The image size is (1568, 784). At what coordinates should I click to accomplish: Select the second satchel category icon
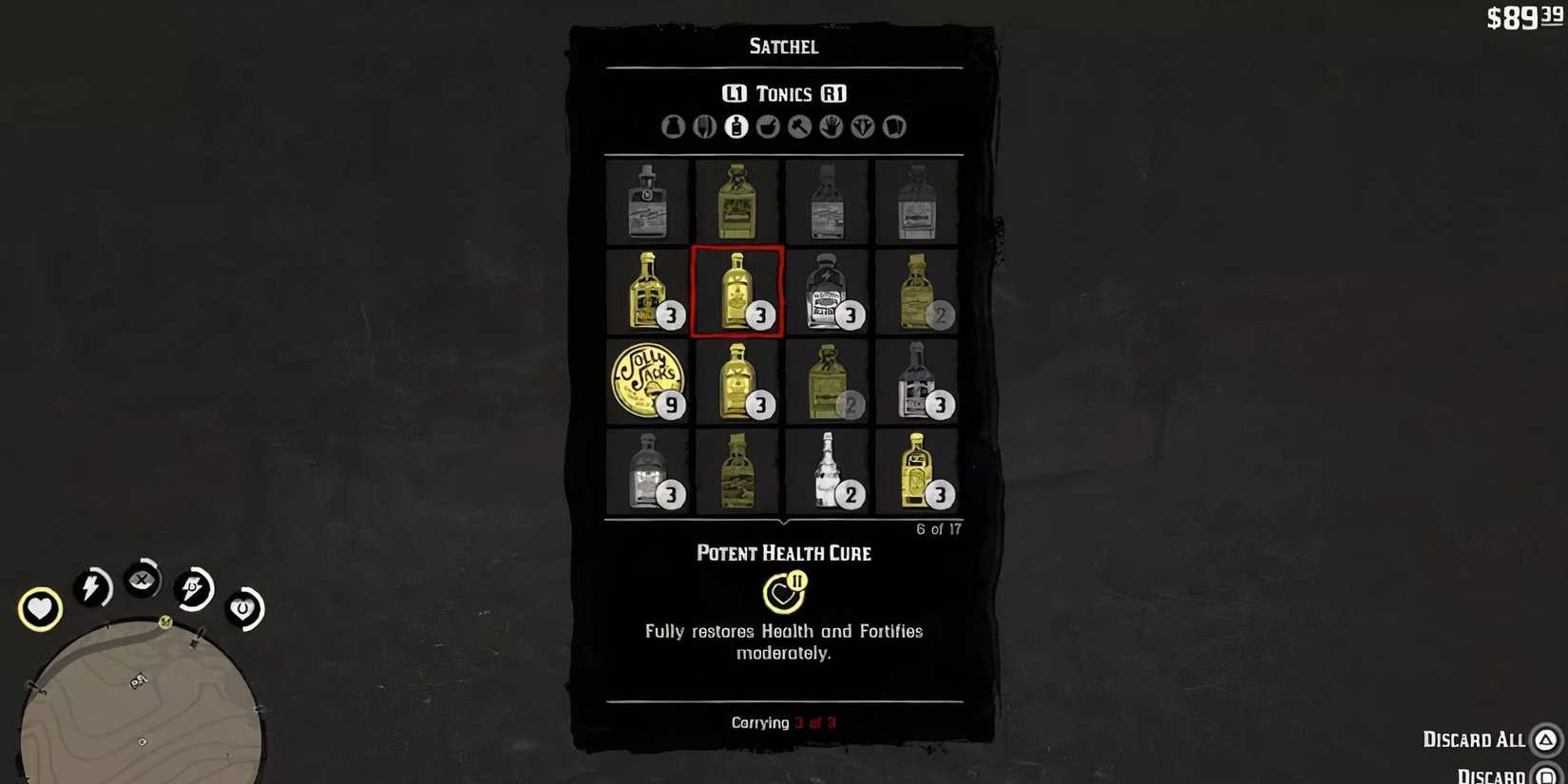pyautogui.click(x=705, y=125)
